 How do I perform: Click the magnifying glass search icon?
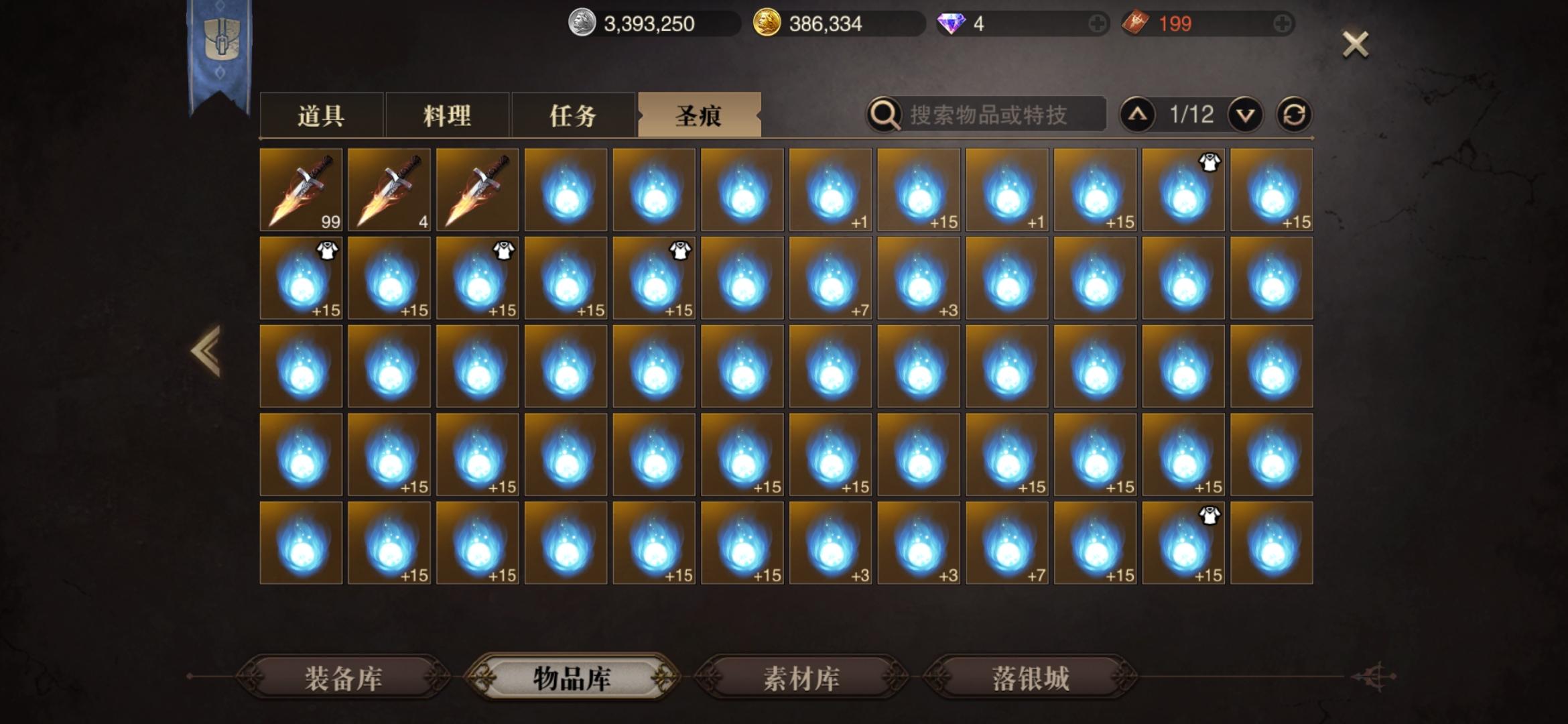coord(885,114)
